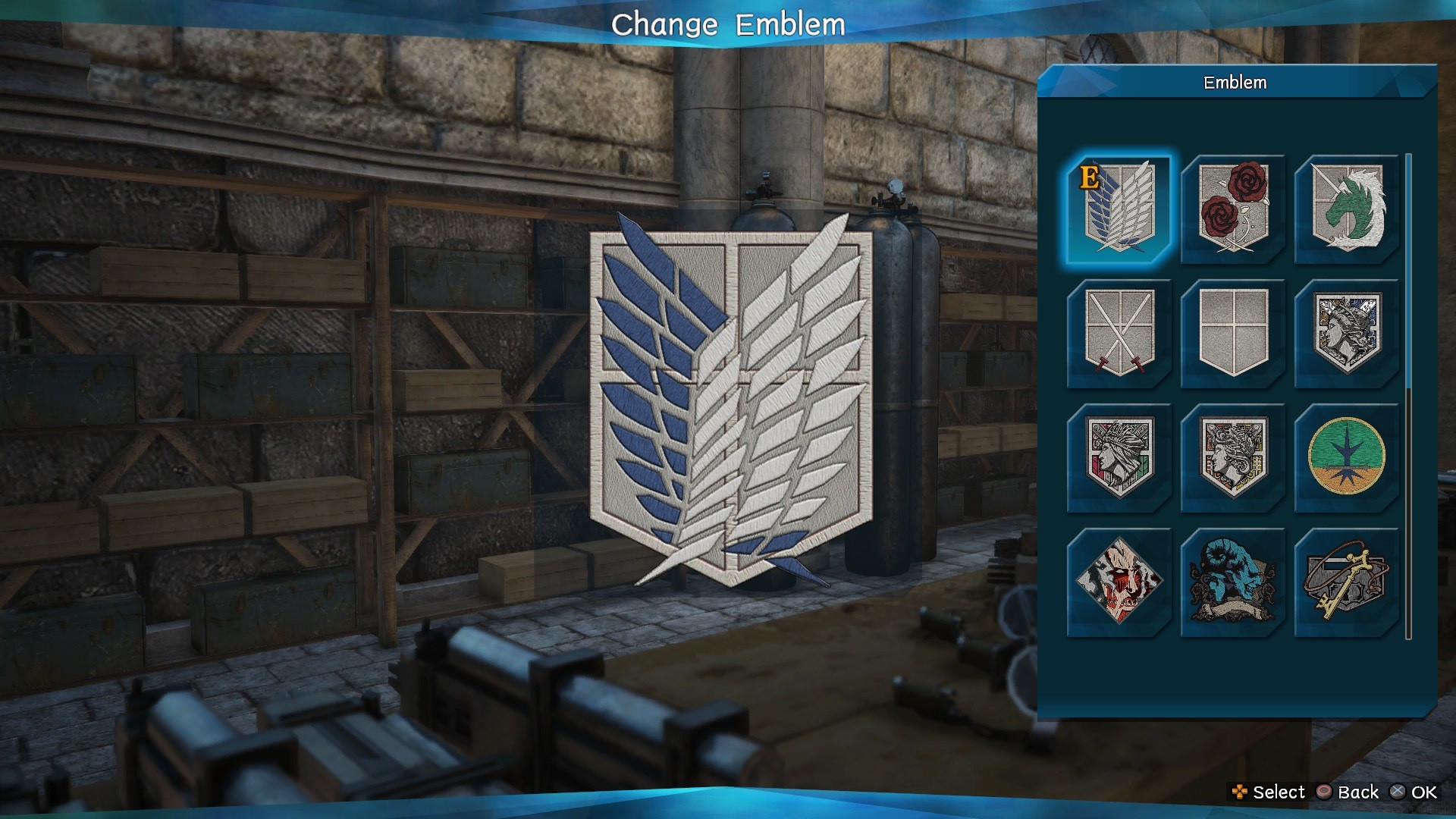Click the Change Emblem title banner
This screenshot has width=1456, height=819.
(728, 24)
